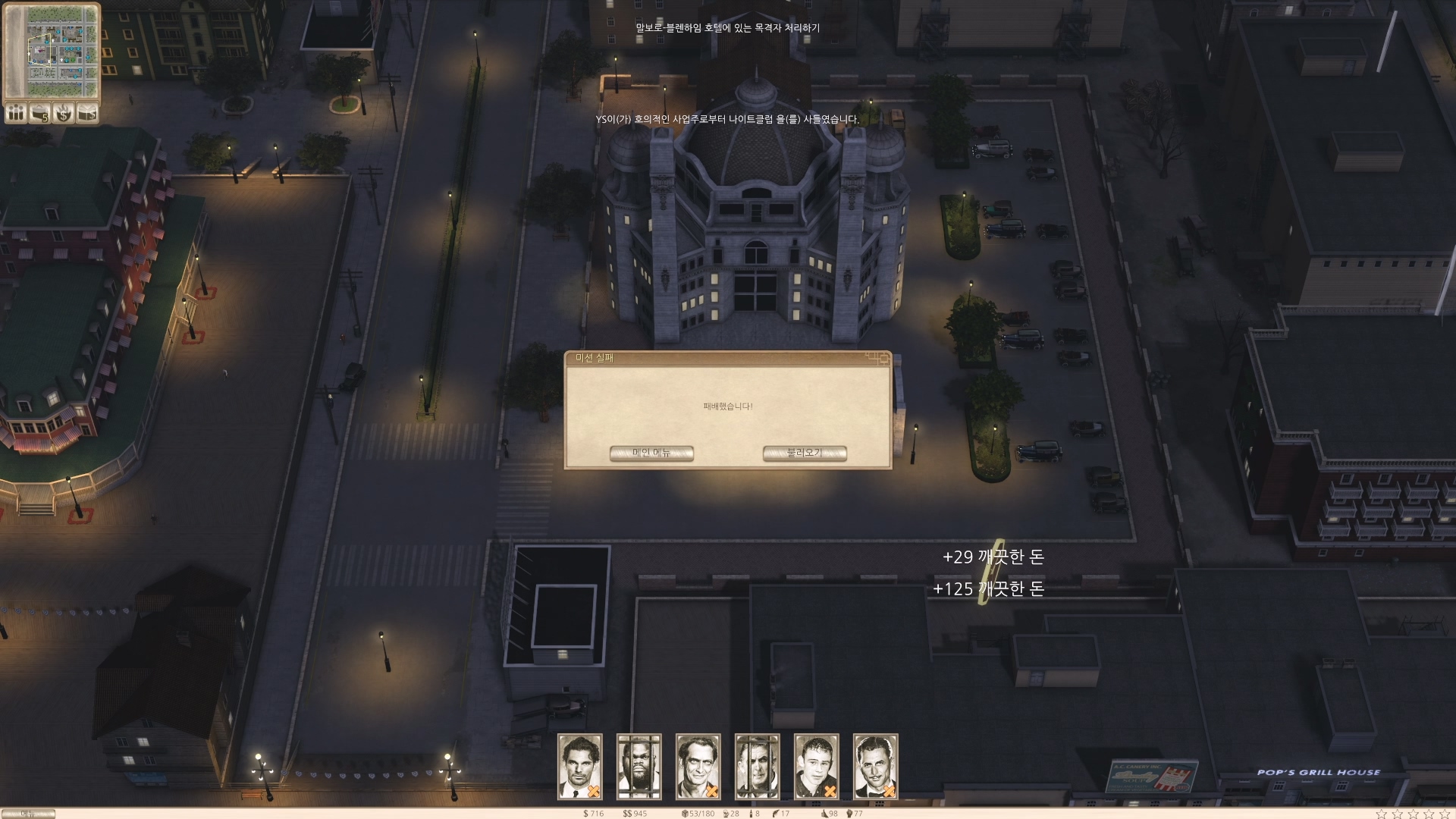1456x819 pixels.
Task: Load a saved game with 불러오기 button
Action: pyautogui.click(x=805, y=453)
